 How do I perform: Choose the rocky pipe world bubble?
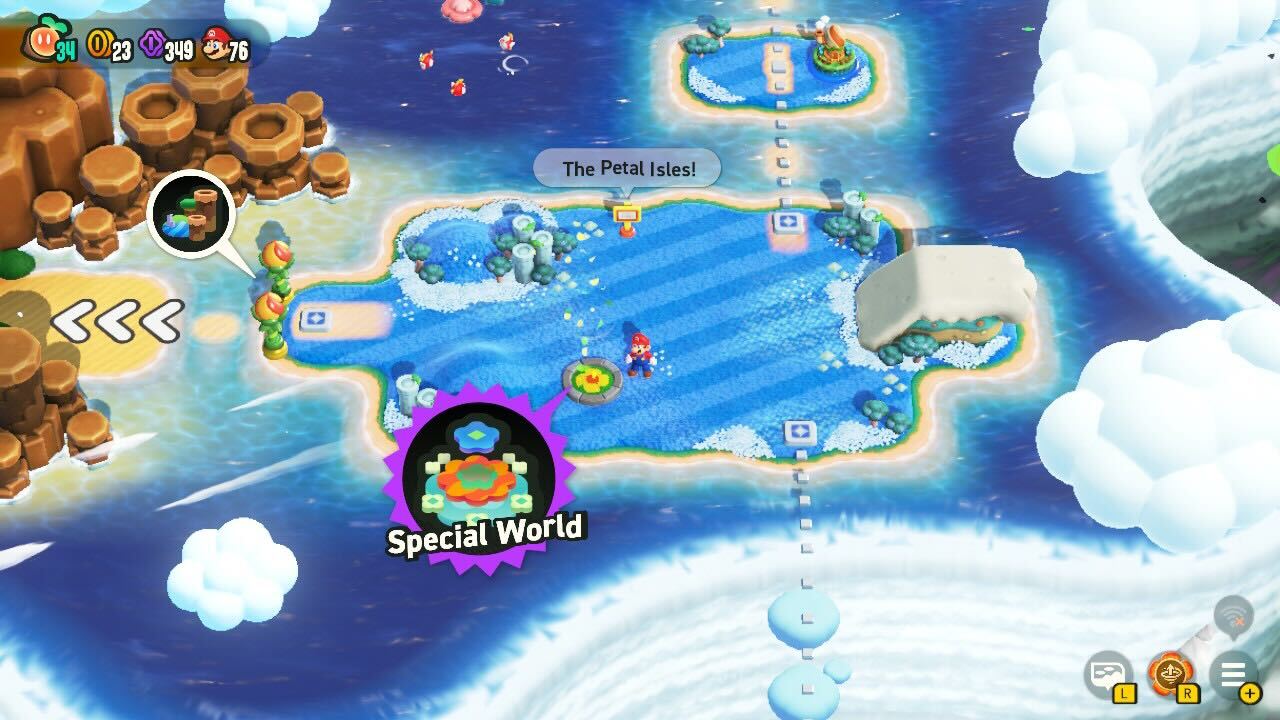pyautogui.click(x=191, y=214)
